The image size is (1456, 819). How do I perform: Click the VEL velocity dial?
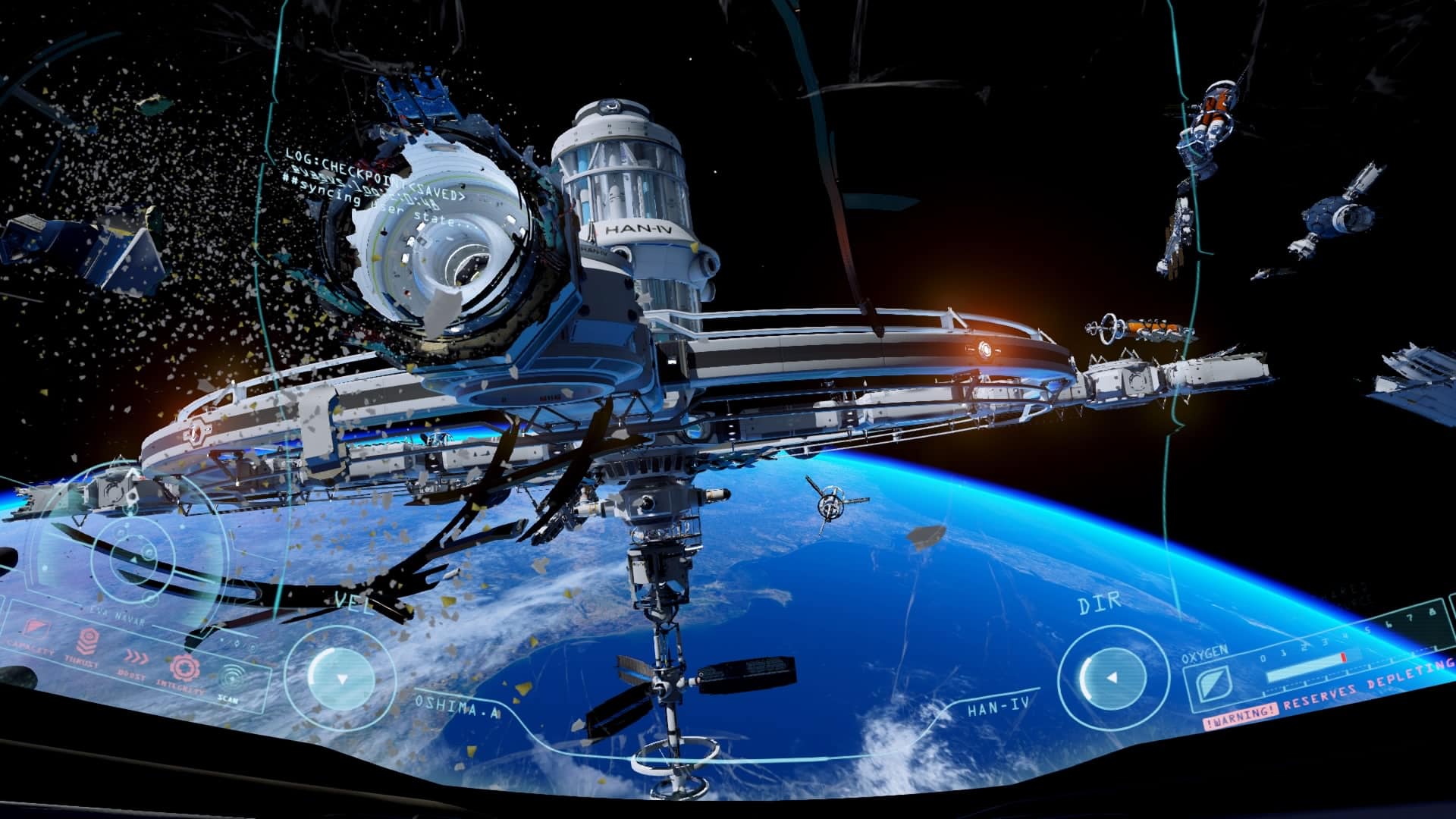341,678
